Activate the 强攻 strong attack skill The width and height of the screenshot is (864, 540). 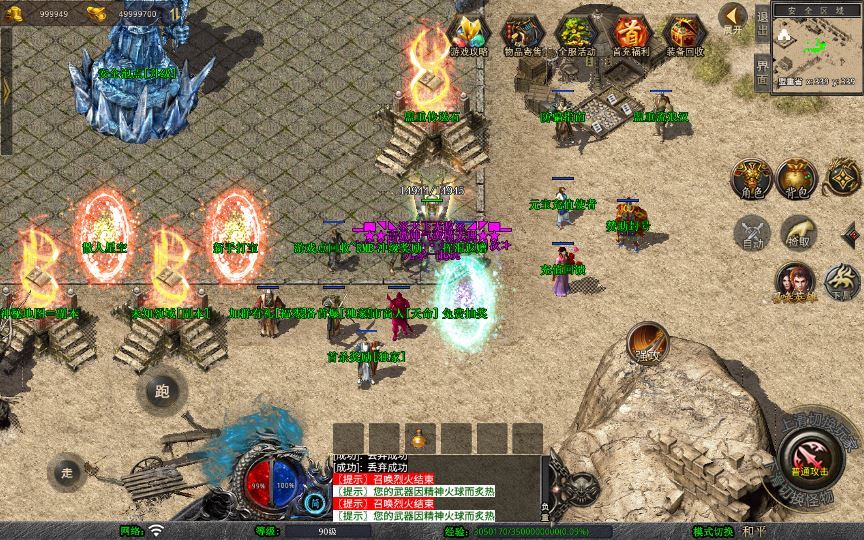(647, 343)
